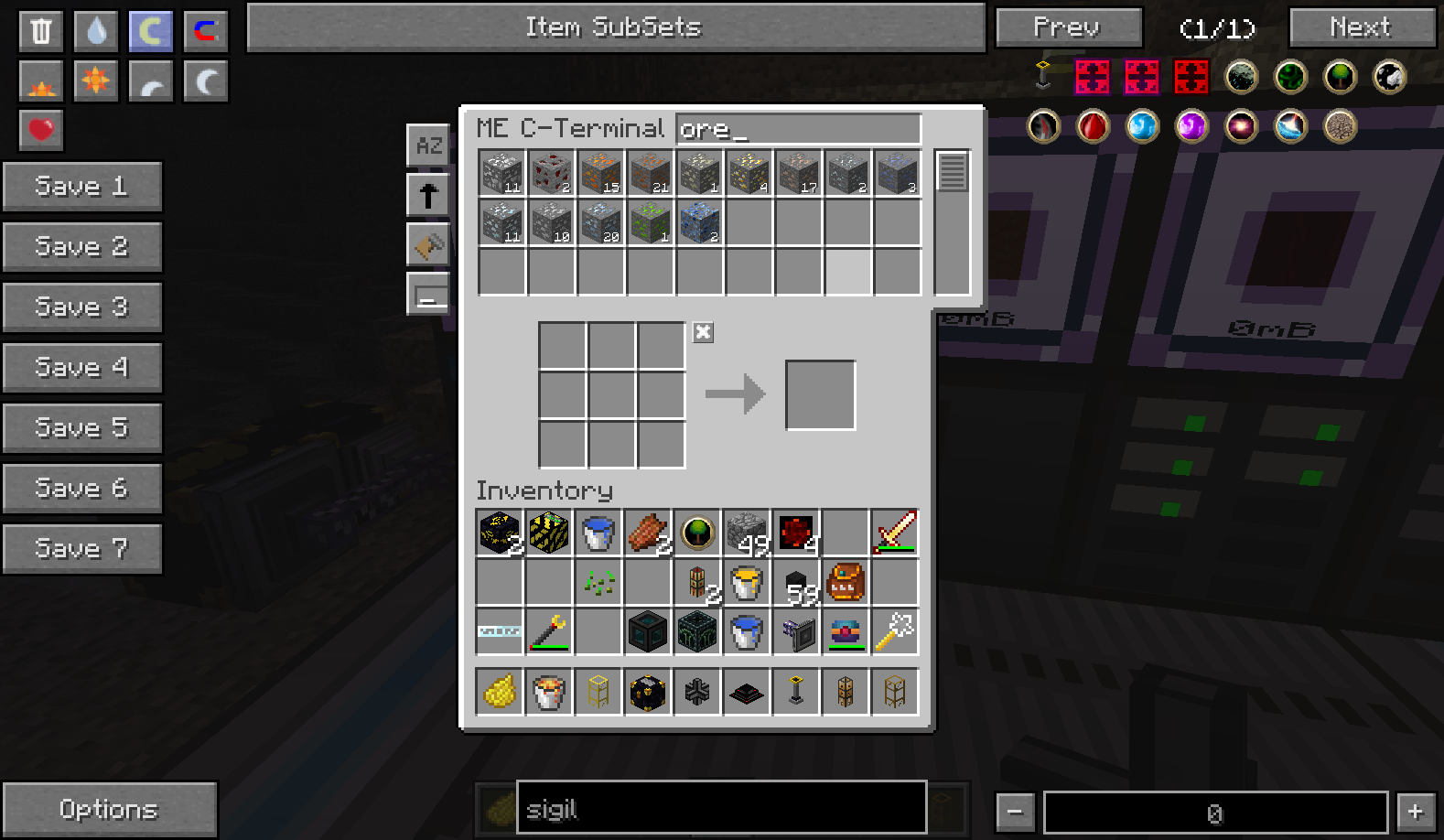Activate the red heart heal button
The width and height of the screenshot is (1444, 840).
pos(41,130)
